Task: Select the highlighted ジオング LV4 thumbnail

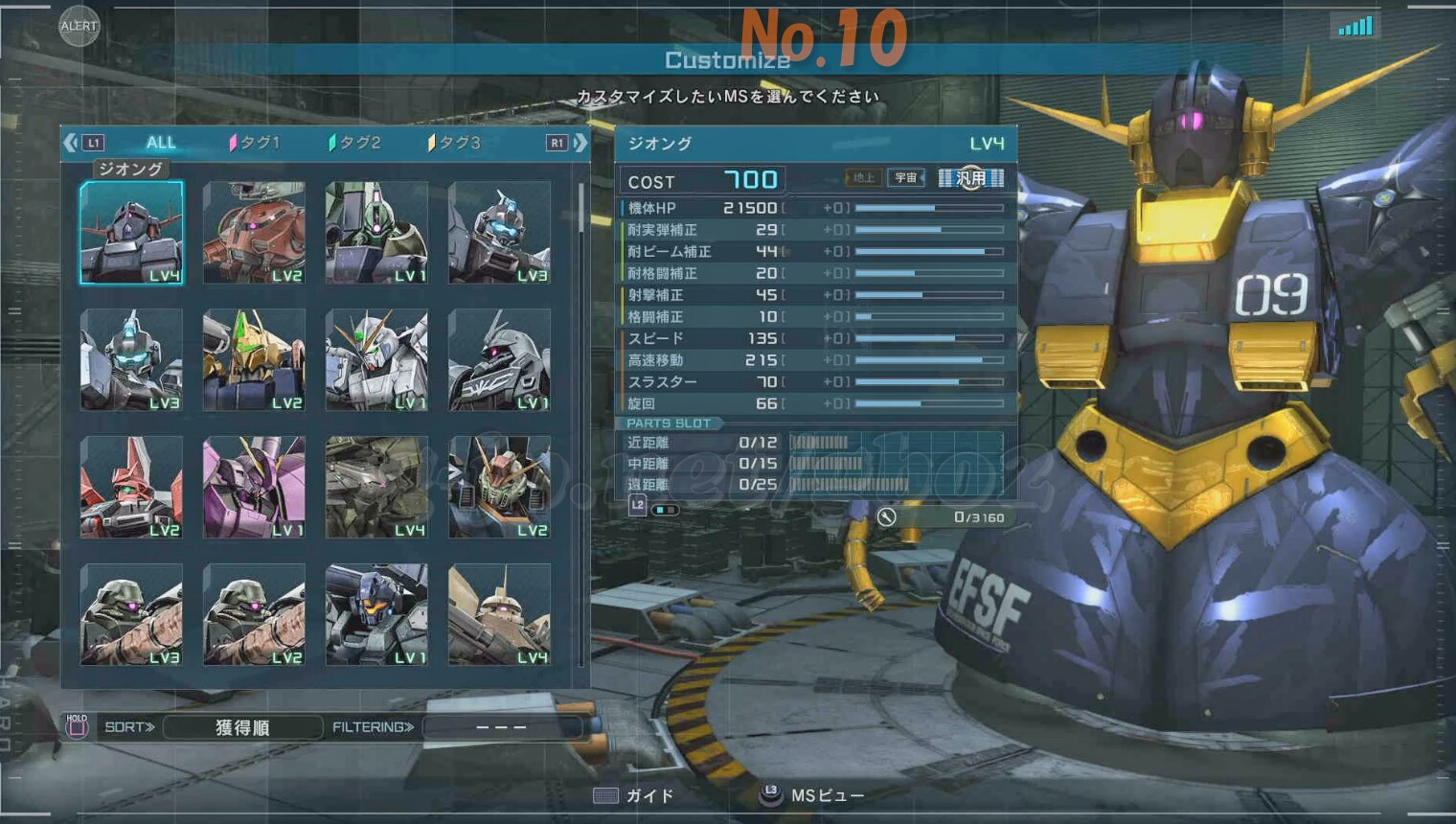Action: (x=131, y=233)
